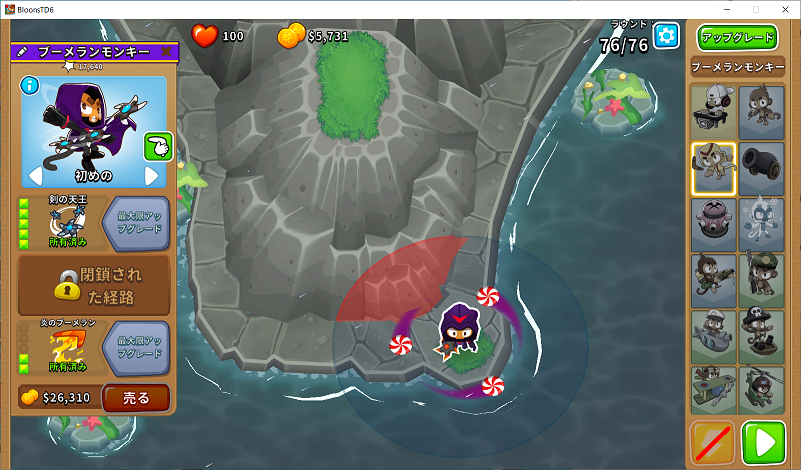Sell the Boomerang Monkey with 売る button

[135, 397]
